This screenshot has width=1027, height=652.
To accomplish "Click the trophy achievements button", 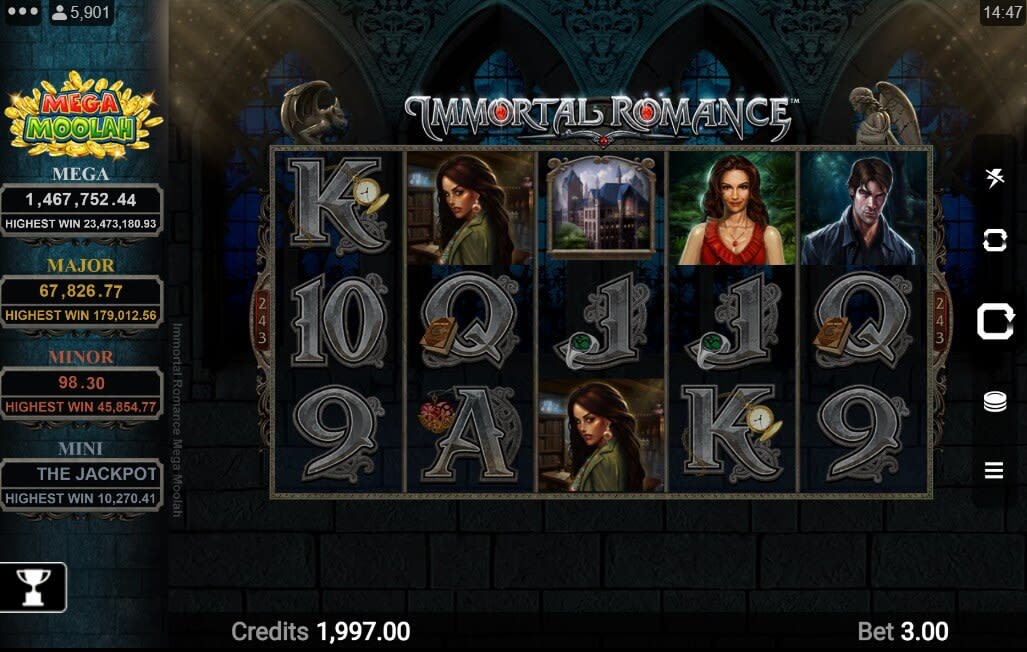I will point(33,587).
